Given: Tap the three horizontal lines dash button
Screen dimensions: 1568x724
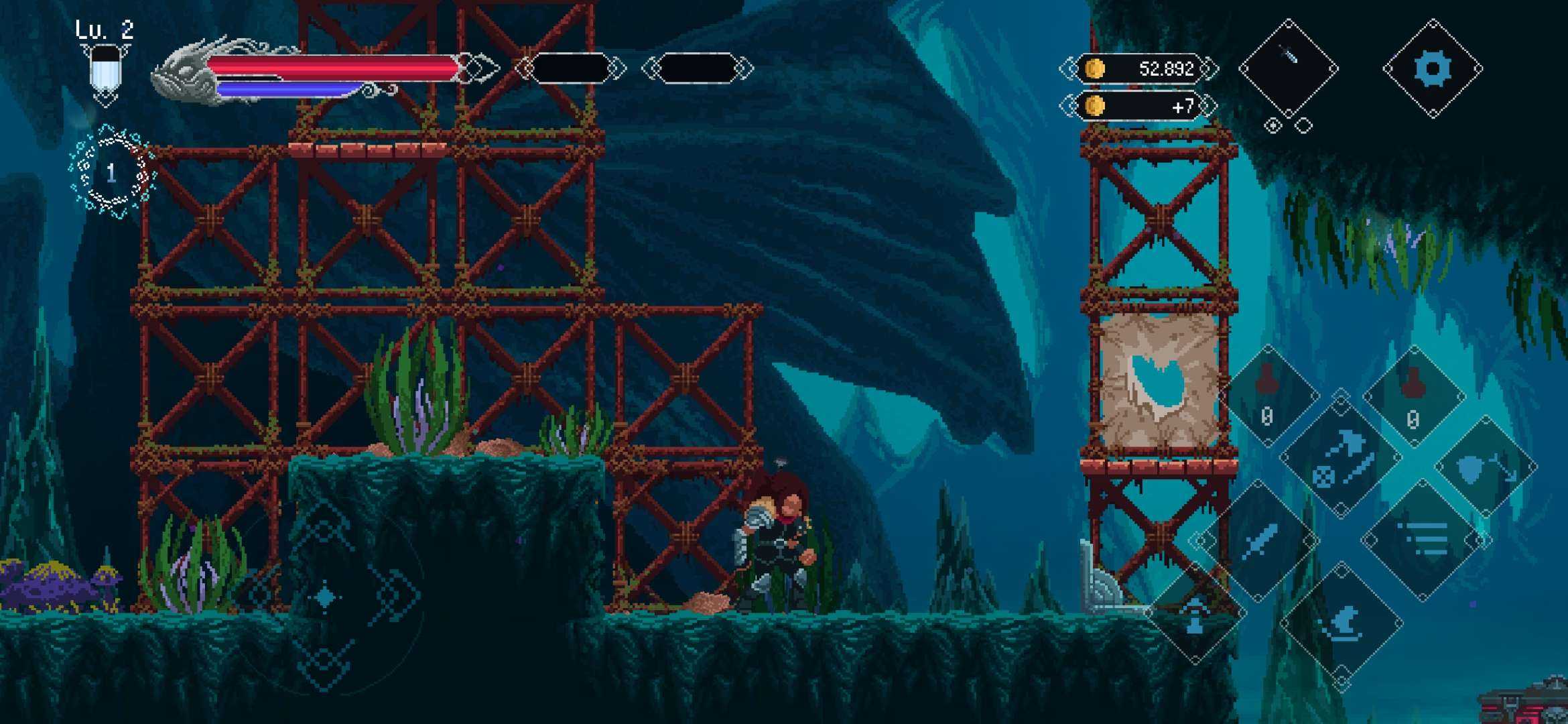Looking at the screenshot, I should coord(1424,540).
